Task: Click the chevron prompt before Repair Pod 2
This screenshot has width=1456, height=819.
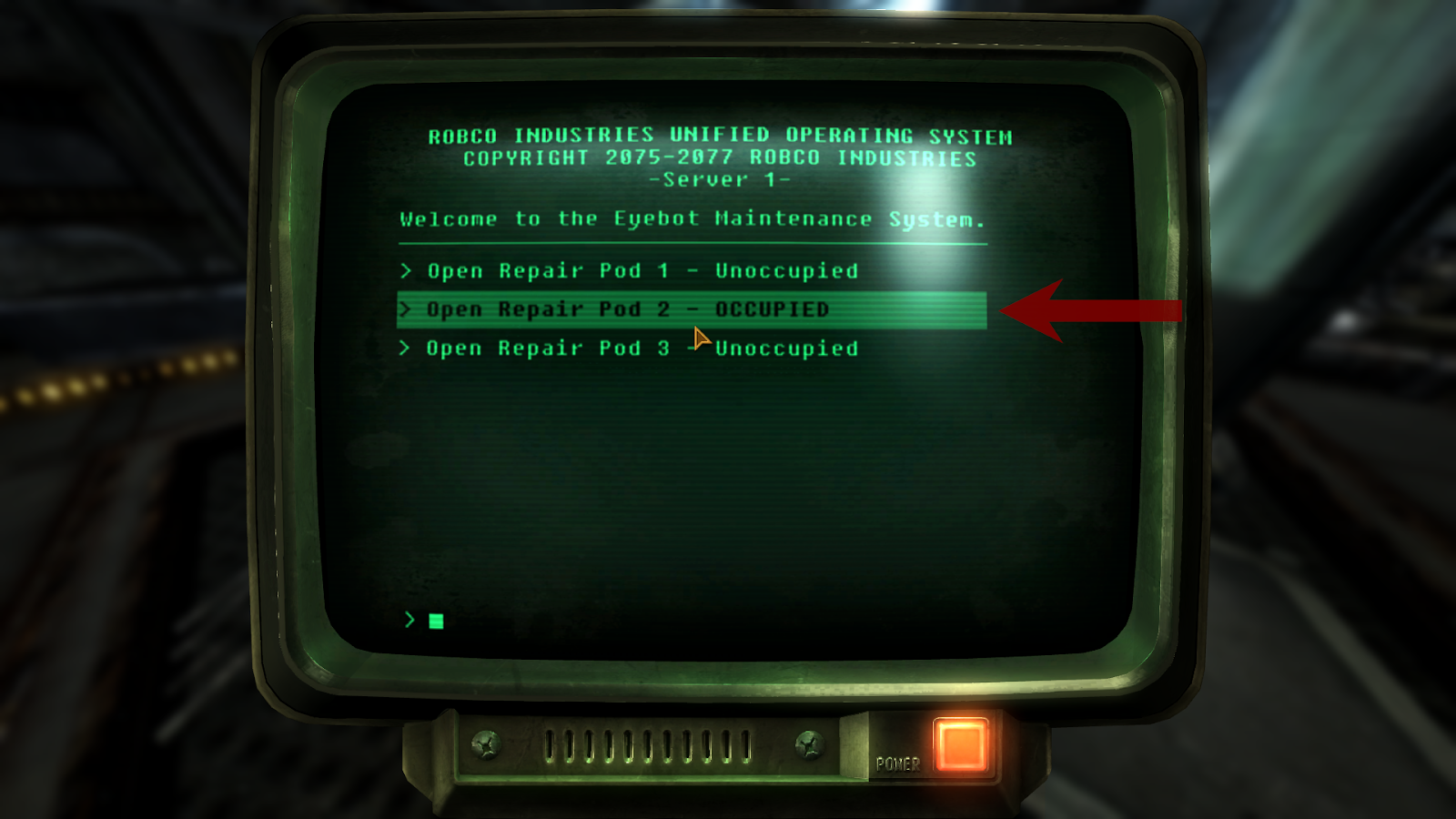Action: point(407,309)
